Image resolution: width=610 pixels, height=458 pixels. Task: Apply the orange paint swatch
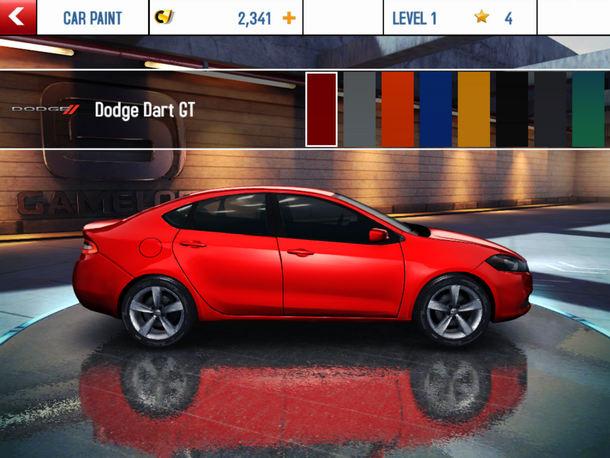(x=397, y=110)
